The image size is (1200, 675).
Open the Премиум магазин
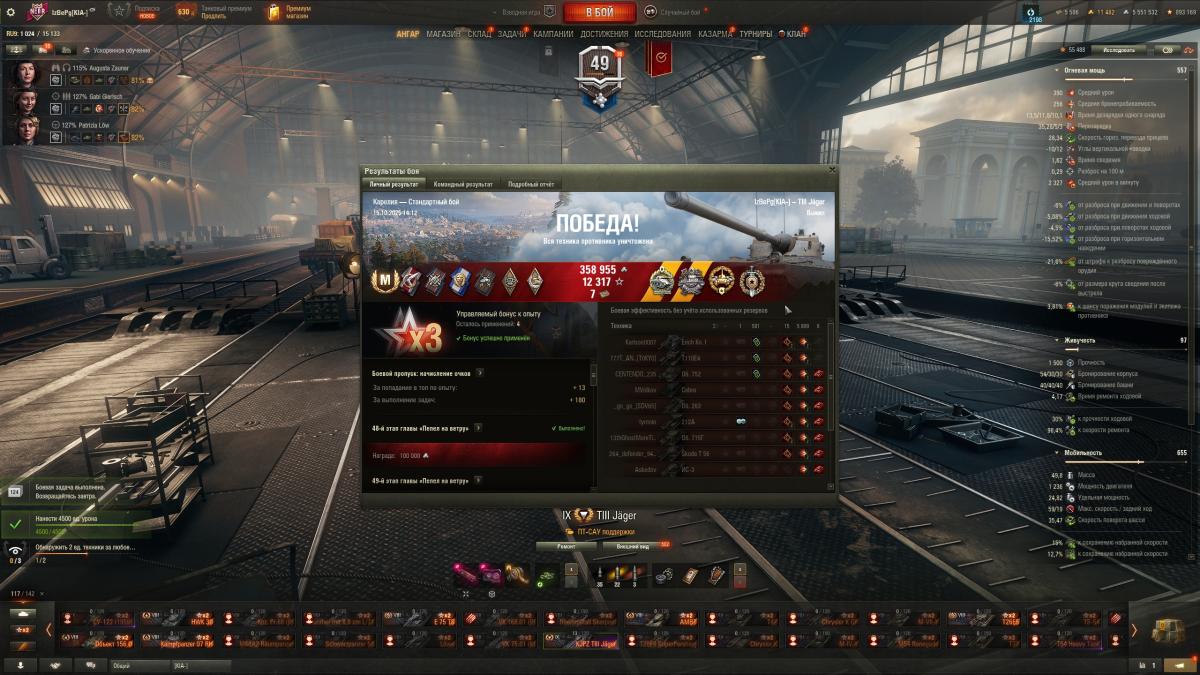coord(288,12)
